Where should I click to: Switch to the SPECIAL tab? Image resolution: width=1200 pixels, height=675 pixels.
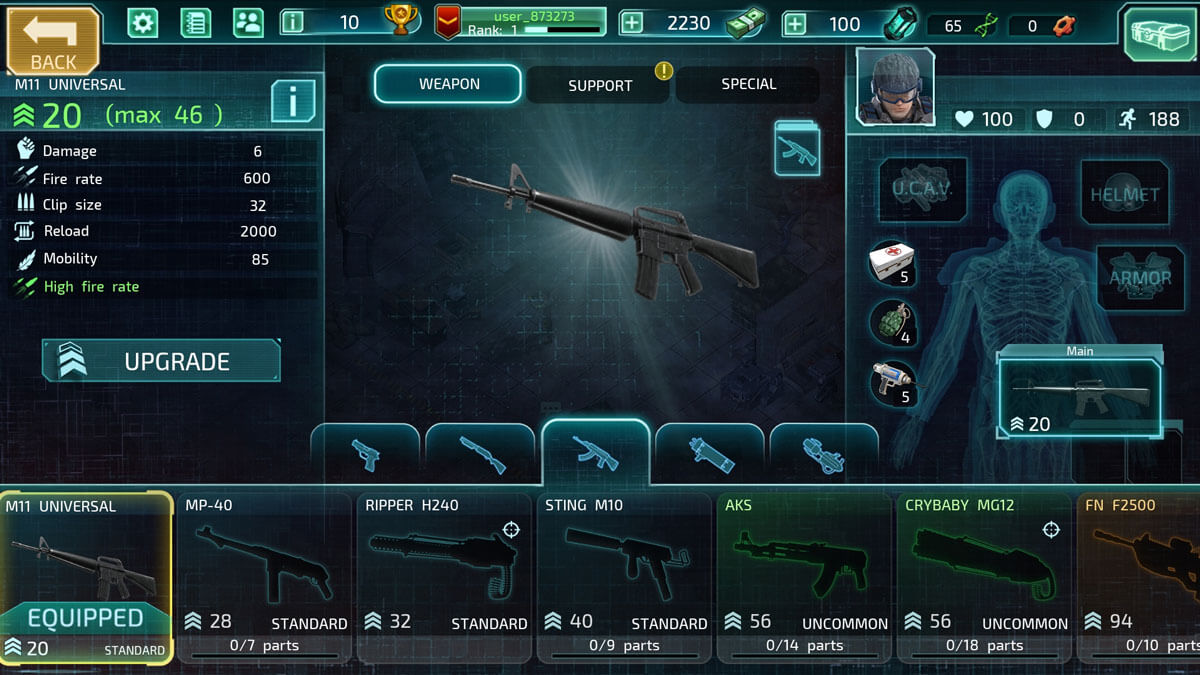(748, 85)
